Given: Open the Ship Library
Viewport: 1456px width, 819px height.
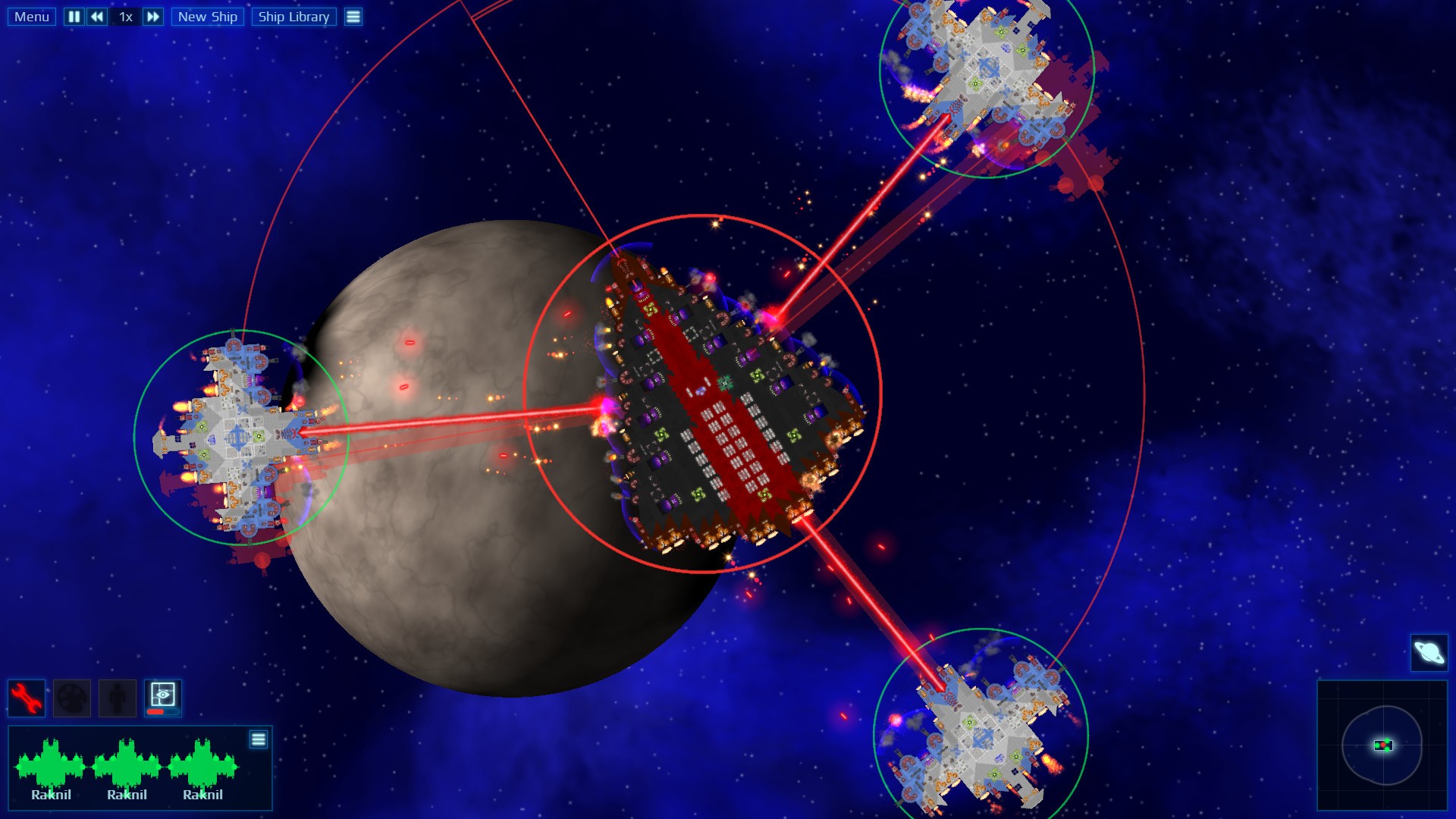Looking at the screenshot, I should point(296,16).
